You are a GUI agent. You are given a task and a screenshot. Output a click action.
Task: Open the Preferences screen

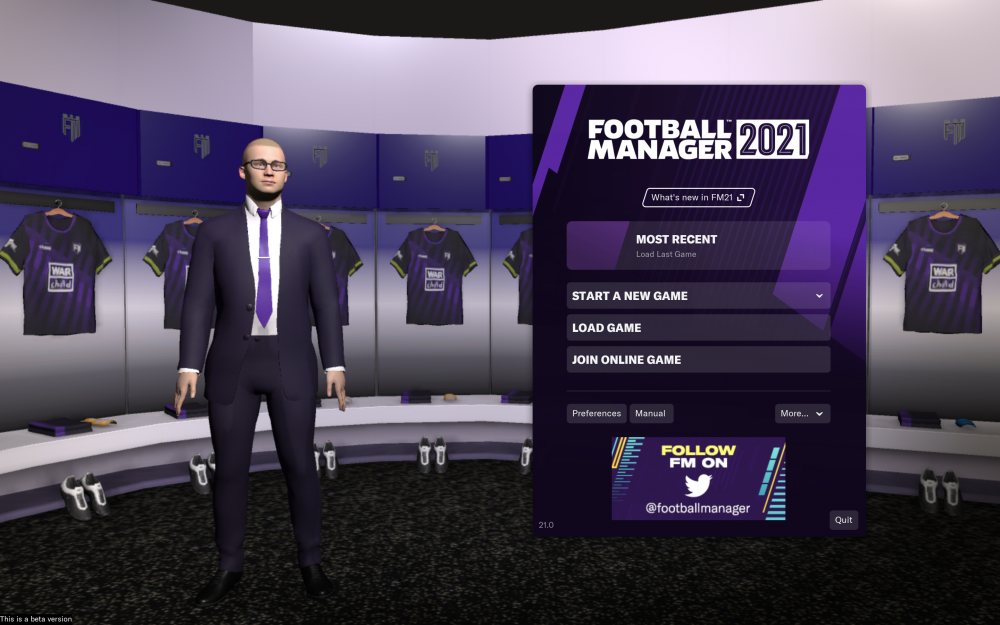(x=597, y=414)
